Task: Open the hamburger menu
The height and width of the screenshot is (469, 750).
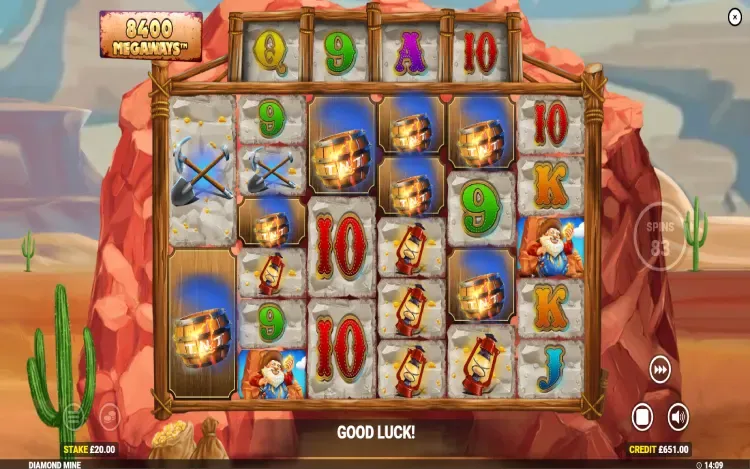Action: coord(73,416)
